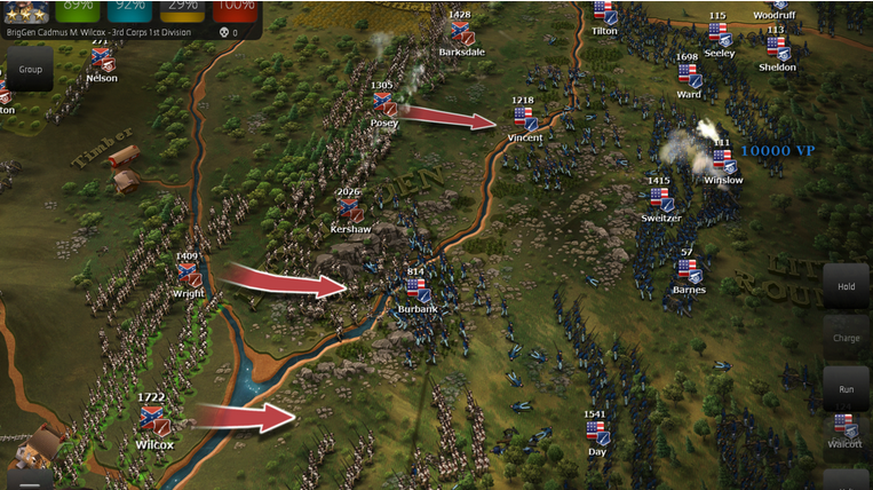Select Nelson's unit flag
Screen dimensions: 873x490
pyautogui.click(x=101, y=60)
